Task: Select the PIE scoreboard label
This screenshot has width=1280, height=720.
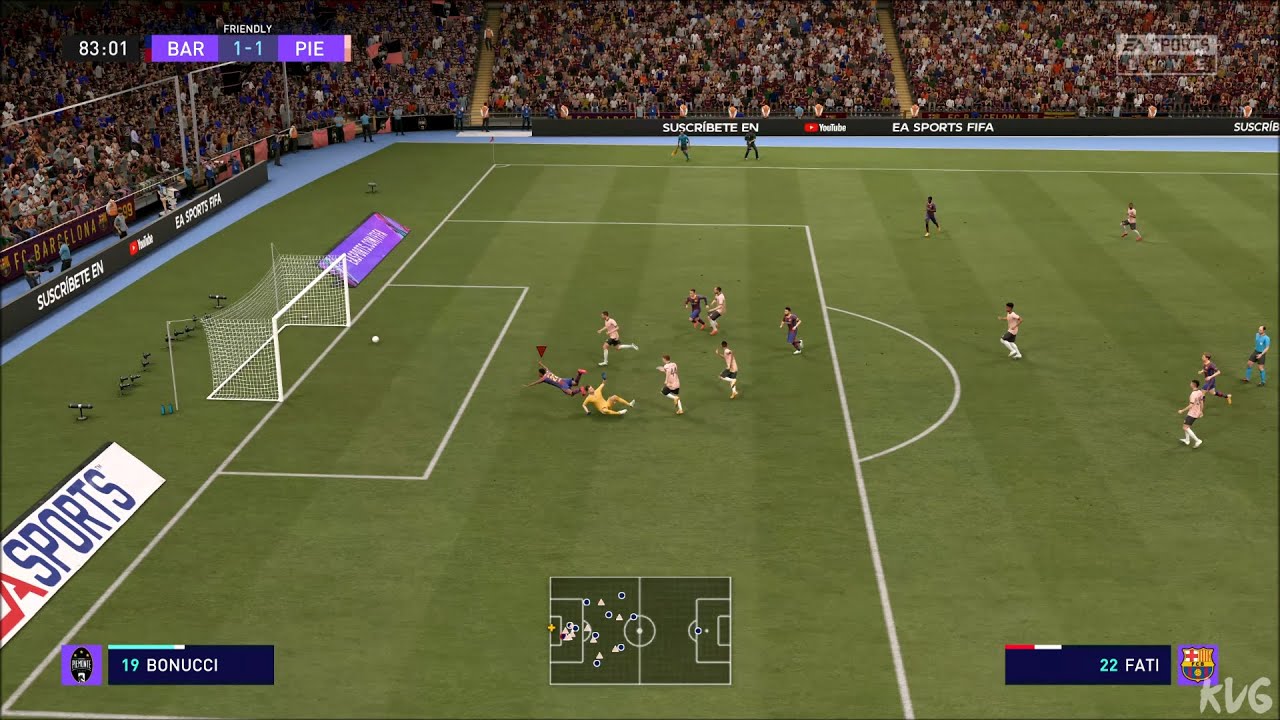Action: (x=309, y=48)
